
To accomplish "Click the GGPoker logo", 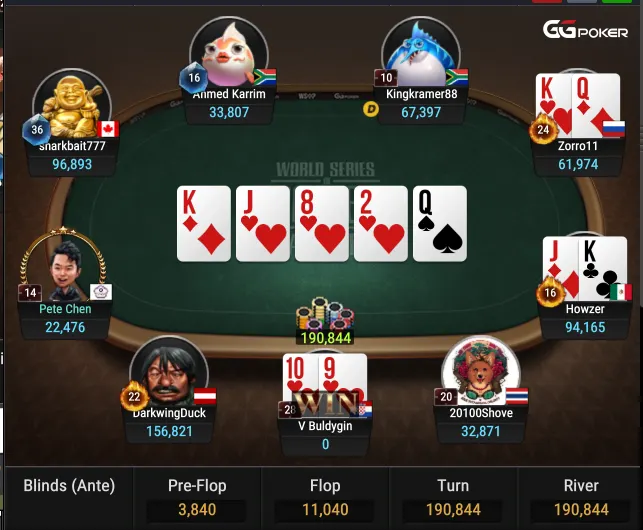I will 585,30.
